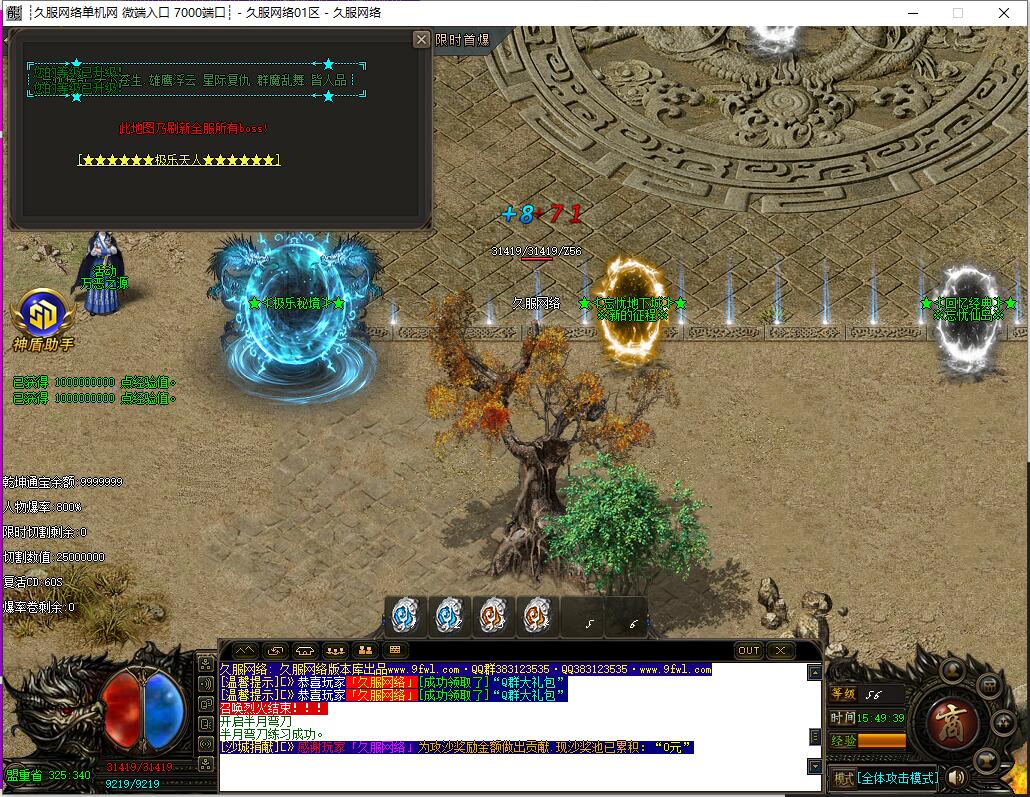Click the up-arrow icon on chat toolbar
Image resolution: width=1030 pixels, height=797 pixels.
245,650
